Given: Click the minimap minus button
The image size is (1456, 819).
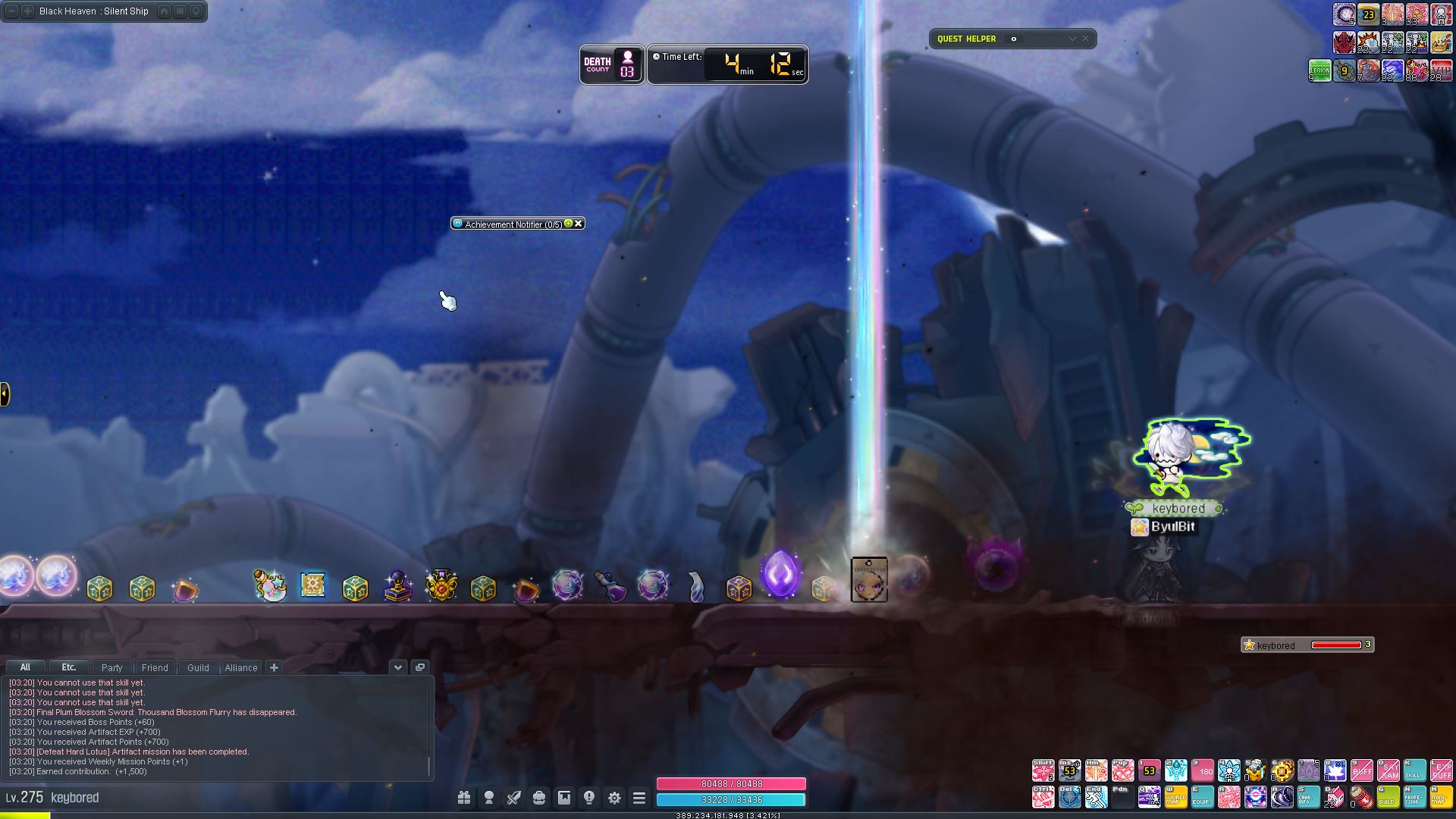Looking at the screenshot, I should click(12, 11).
